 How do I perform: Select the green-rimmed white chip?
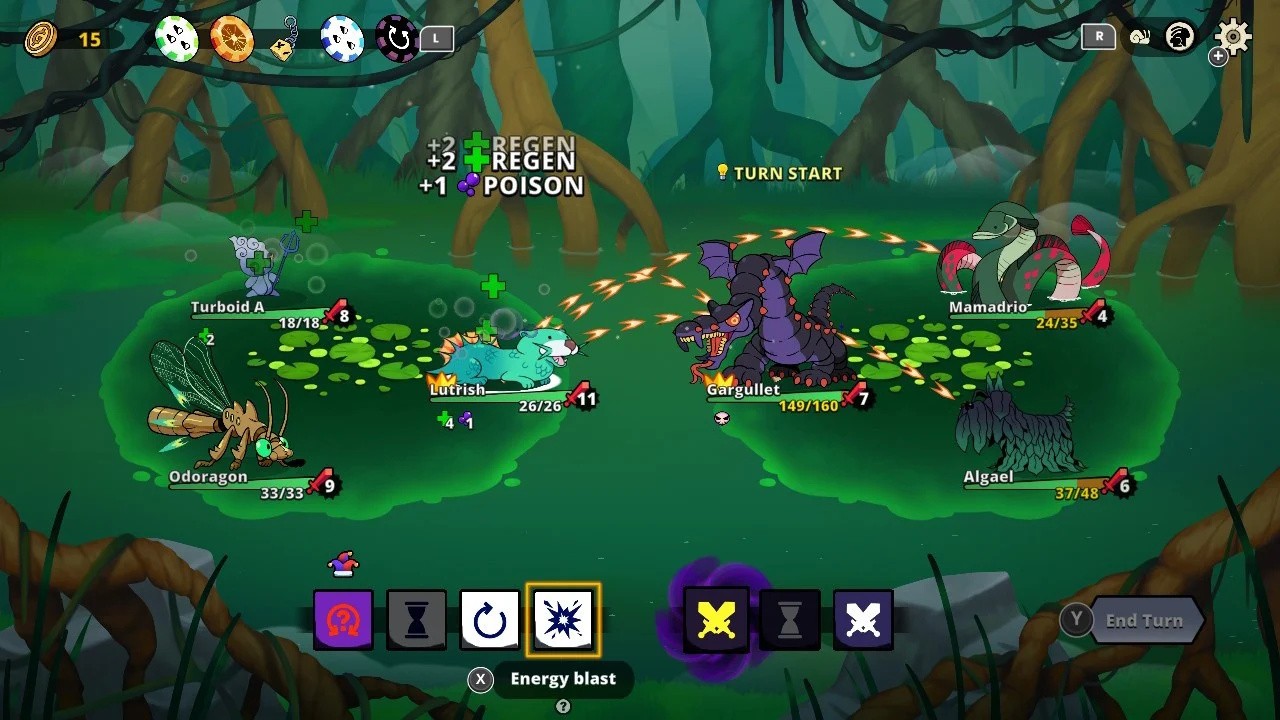(176, 38)
